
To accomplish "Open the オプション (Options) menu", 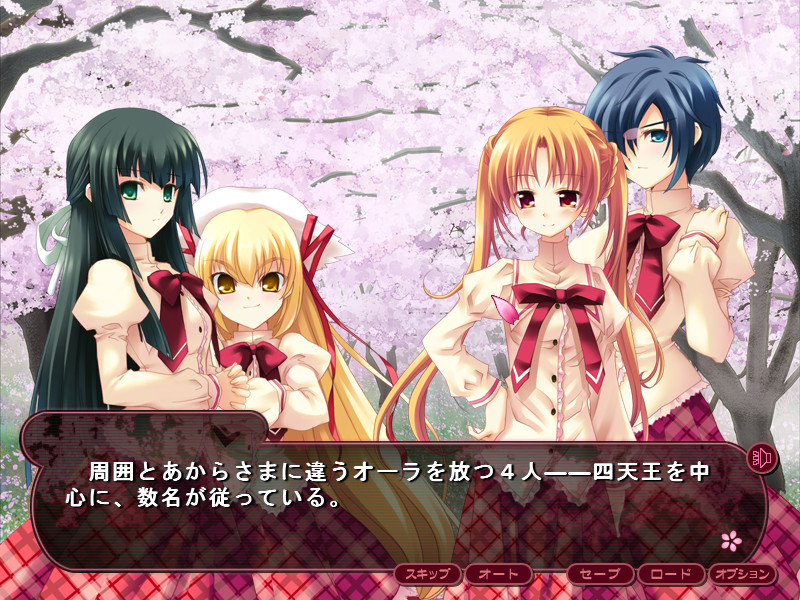I will (742, 574).
